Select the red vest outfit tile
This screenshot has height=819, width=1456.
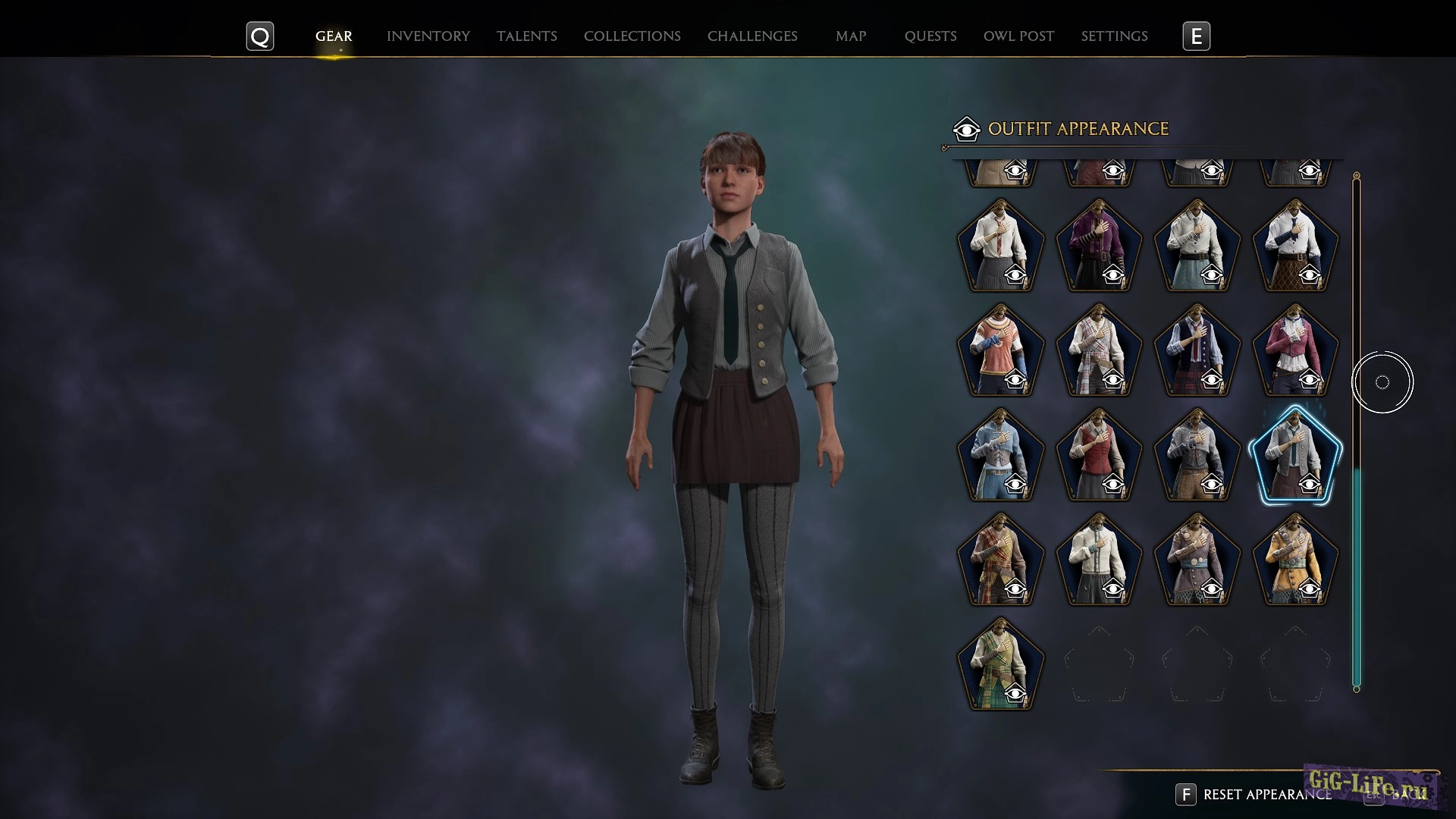click(x=1098, y=455)
